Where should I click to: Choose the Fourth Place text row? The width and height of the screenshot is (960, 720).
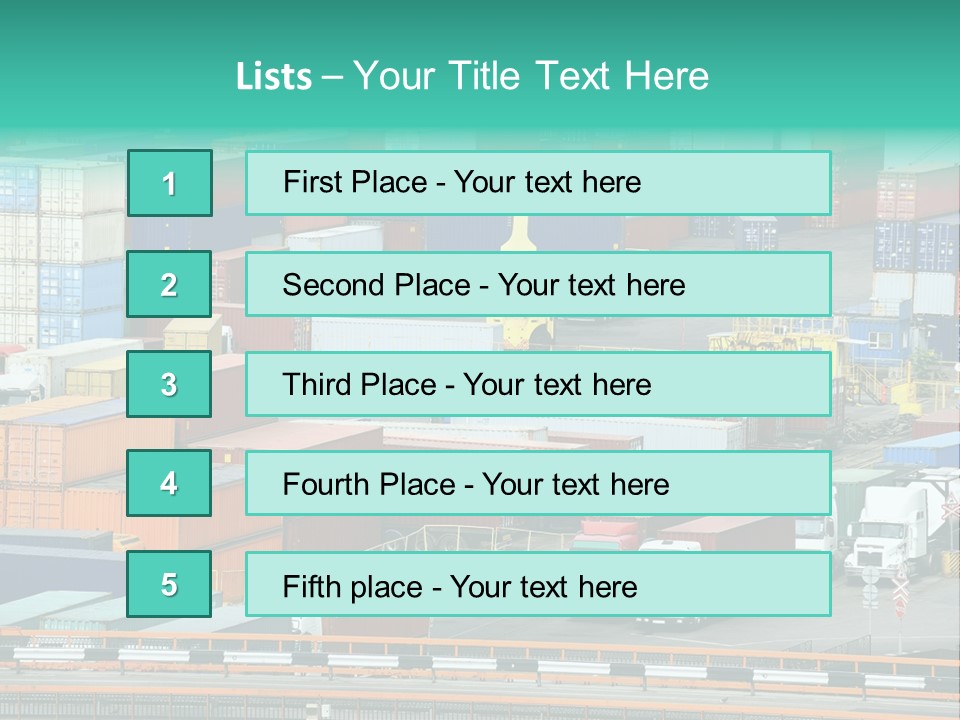click(x=538, y=484)
